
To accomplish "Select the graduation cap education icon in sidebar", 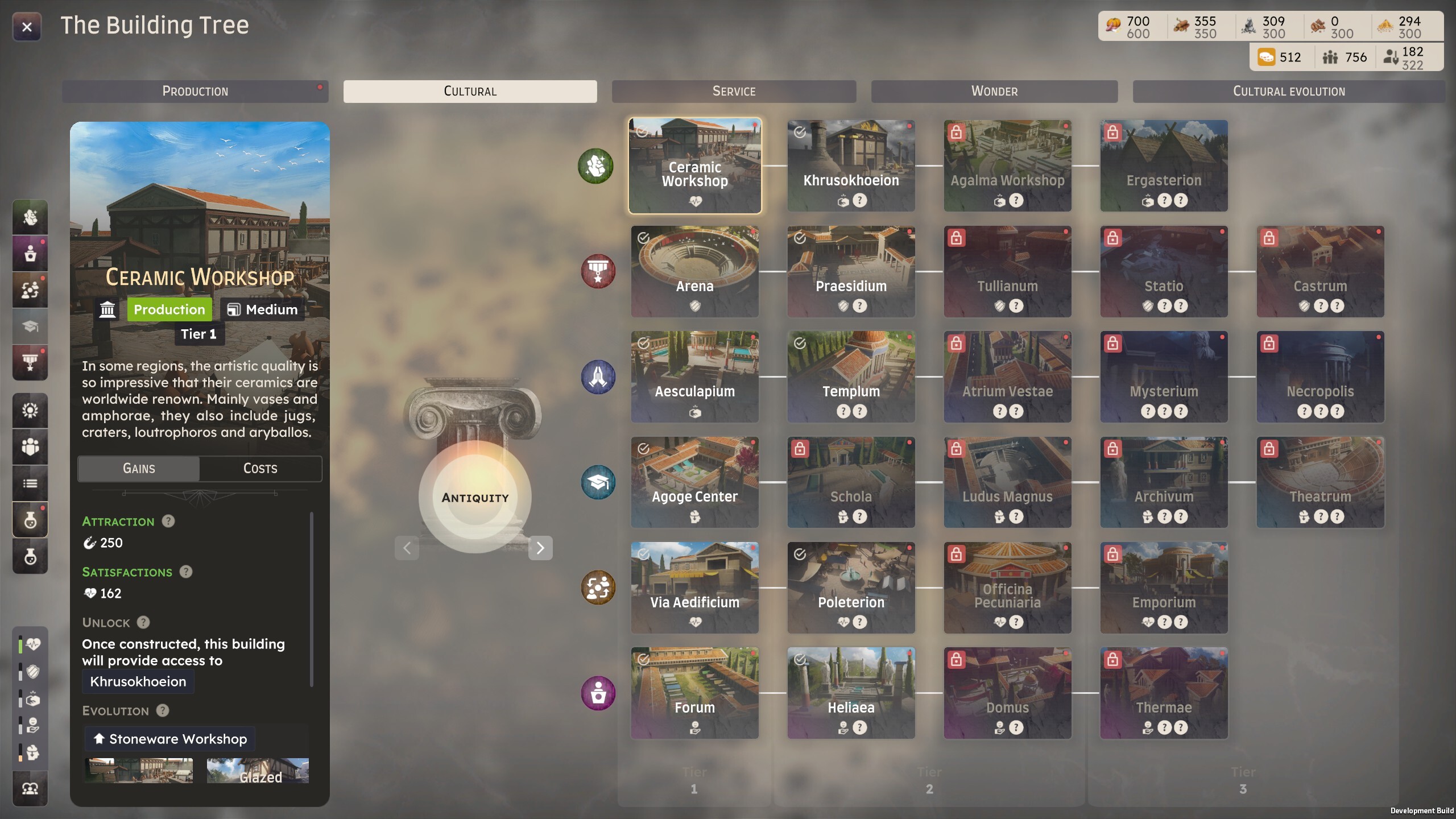I will pos(30,326).
